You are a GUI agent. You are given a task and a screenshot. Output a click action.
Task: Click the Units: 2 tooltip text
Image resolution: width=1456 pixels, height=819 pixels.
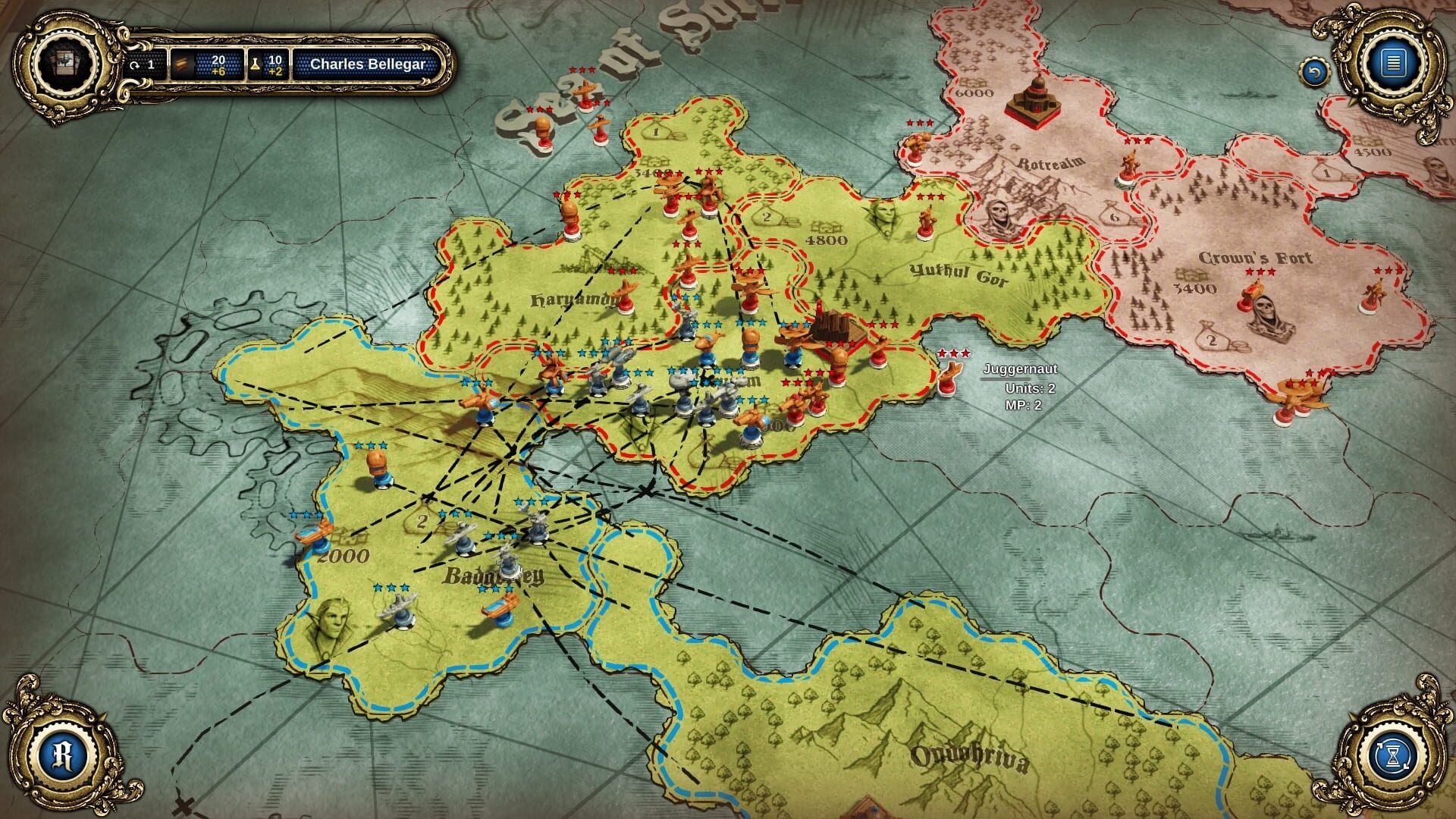point(1029,387)
